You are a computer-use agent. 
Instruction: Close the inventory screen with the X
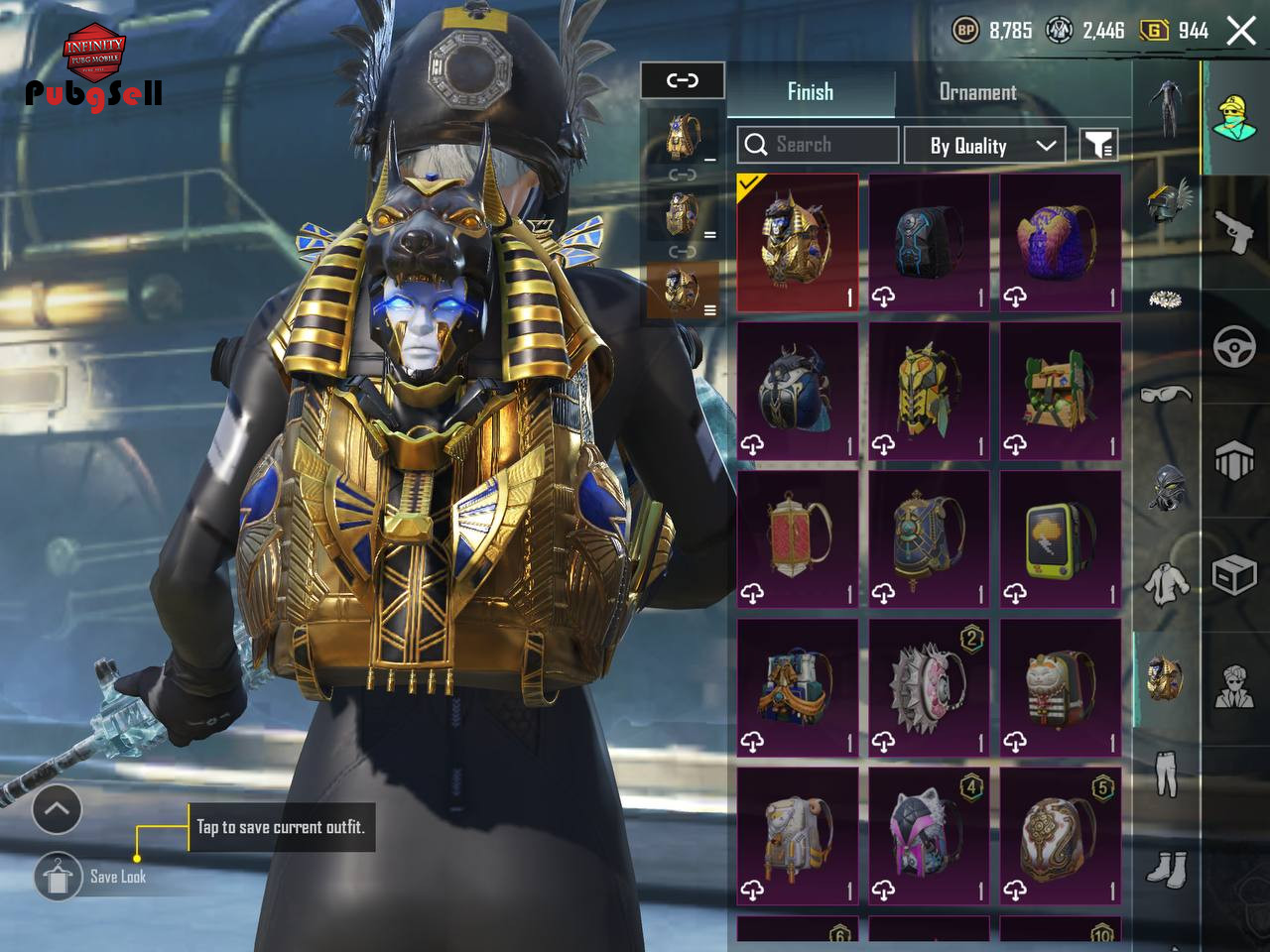pyautogui.click(x=1241, y=31)
